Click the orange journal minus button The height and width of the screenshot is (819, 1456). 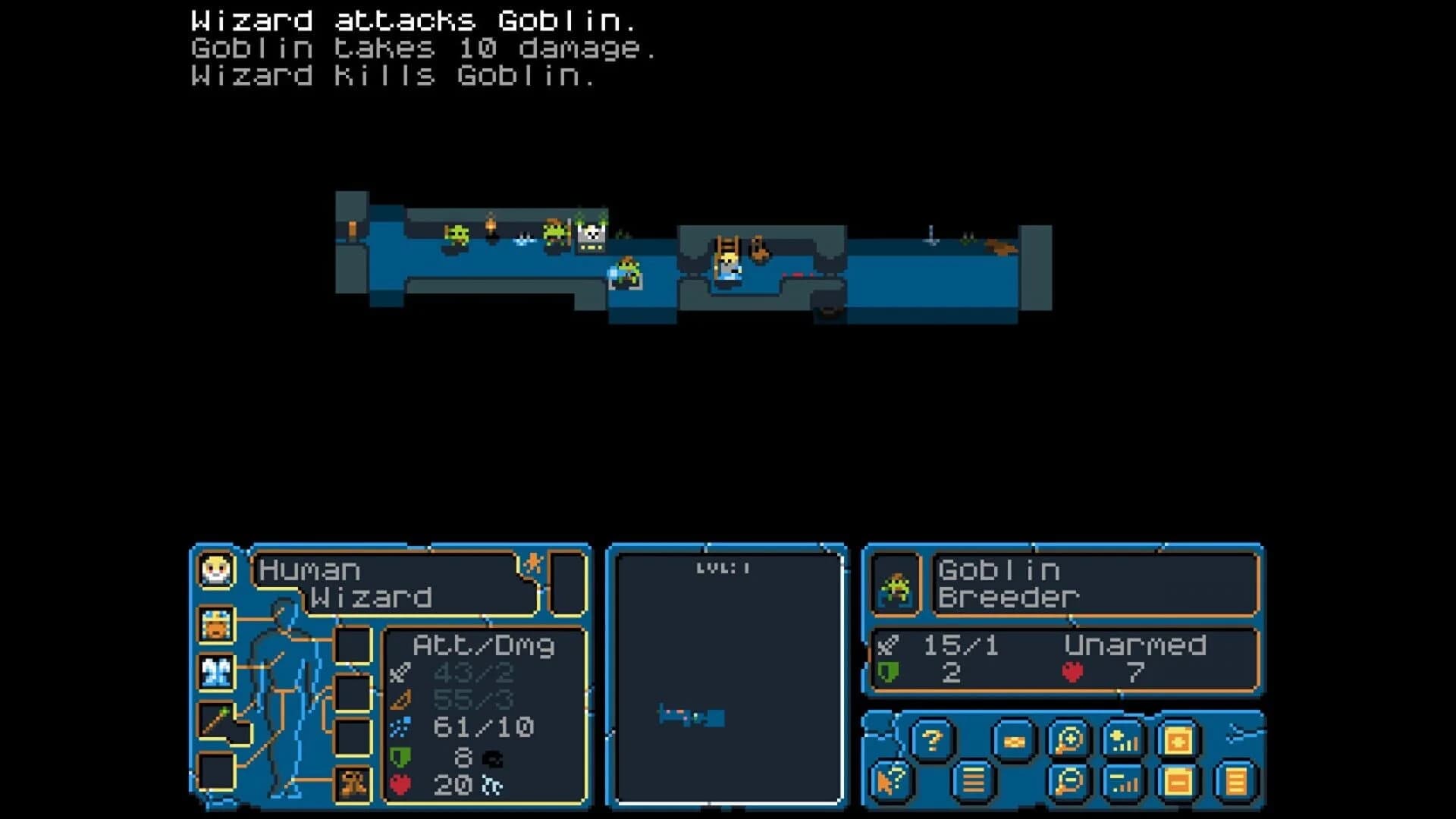click(x=1176, y=782)
